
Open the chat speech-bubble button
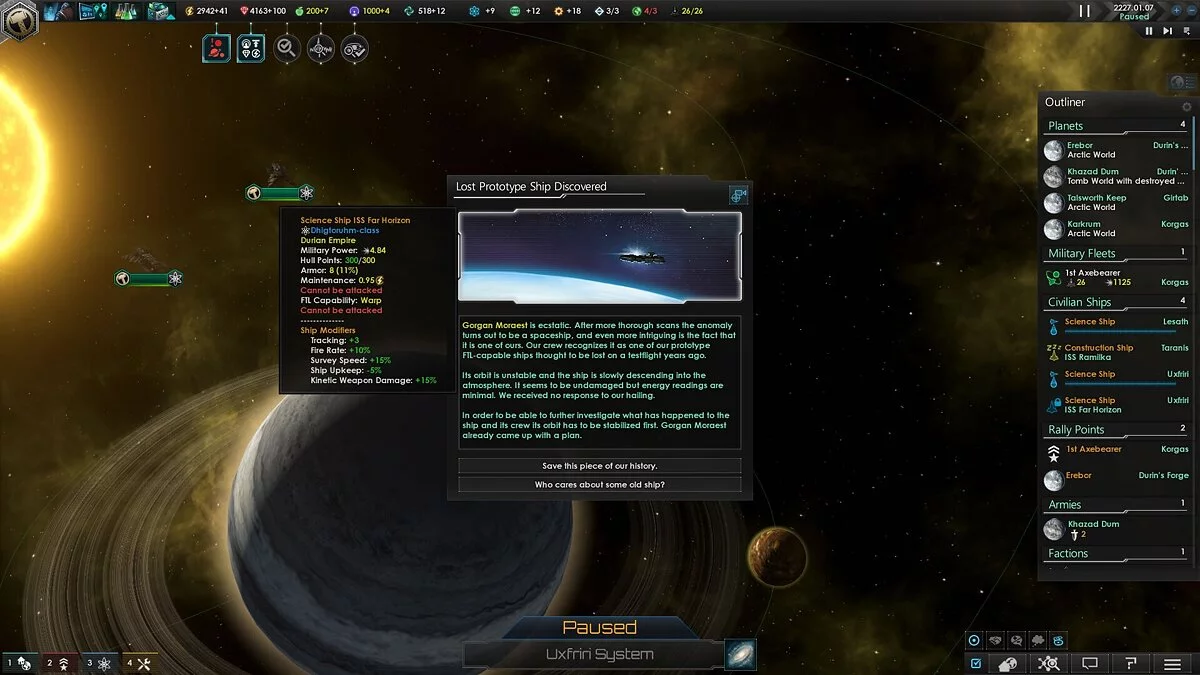pos(1090,663)
